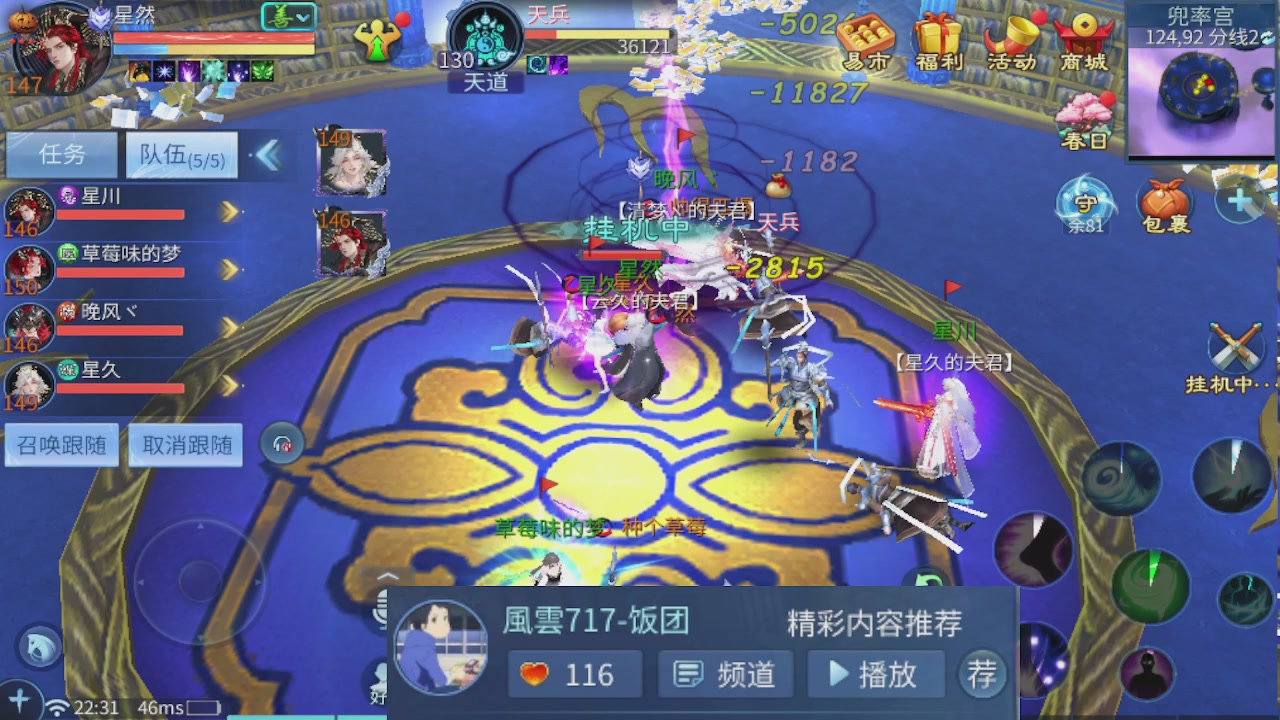Collapse the team panel with the left arrow
1280x720 pixels.
click(x=271, y=156)
